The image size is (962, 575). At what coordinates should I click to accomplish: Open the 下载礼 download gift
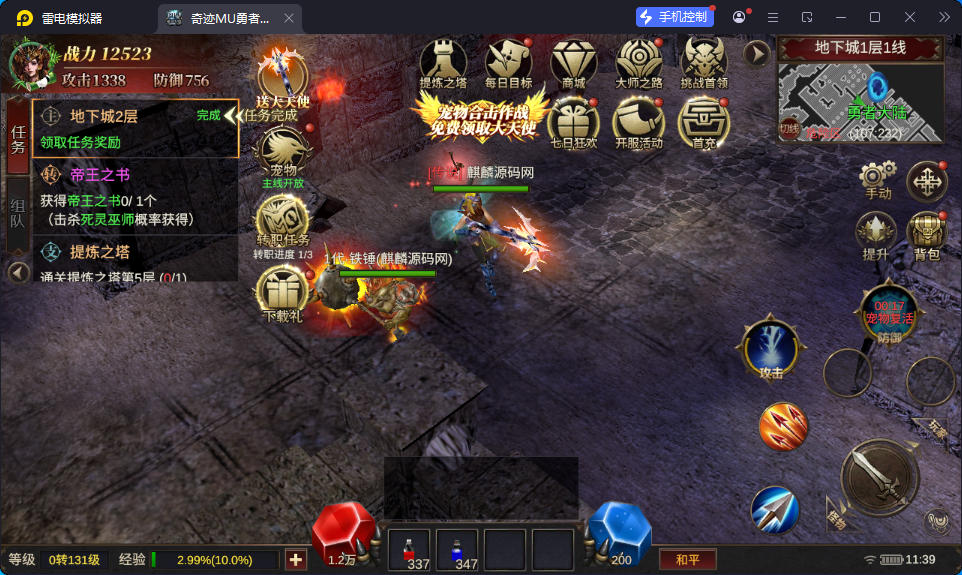pos(283,291)
